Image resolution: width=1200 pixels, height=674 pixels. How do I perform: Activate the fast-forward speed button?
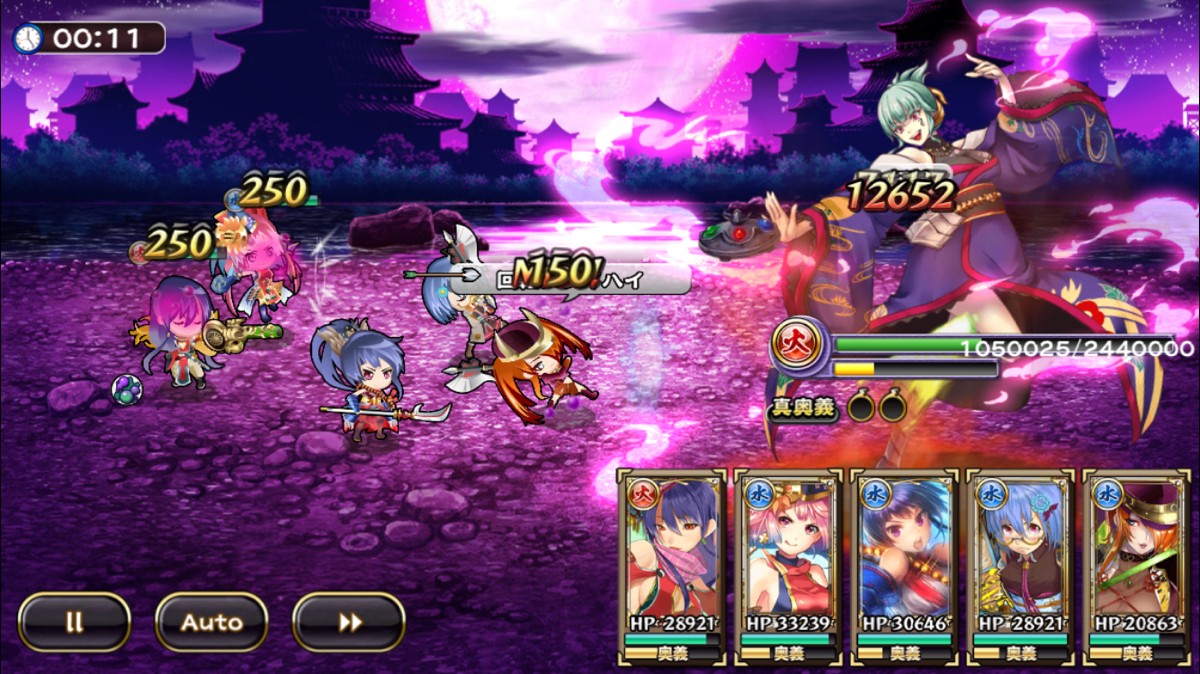click(349, 622)
